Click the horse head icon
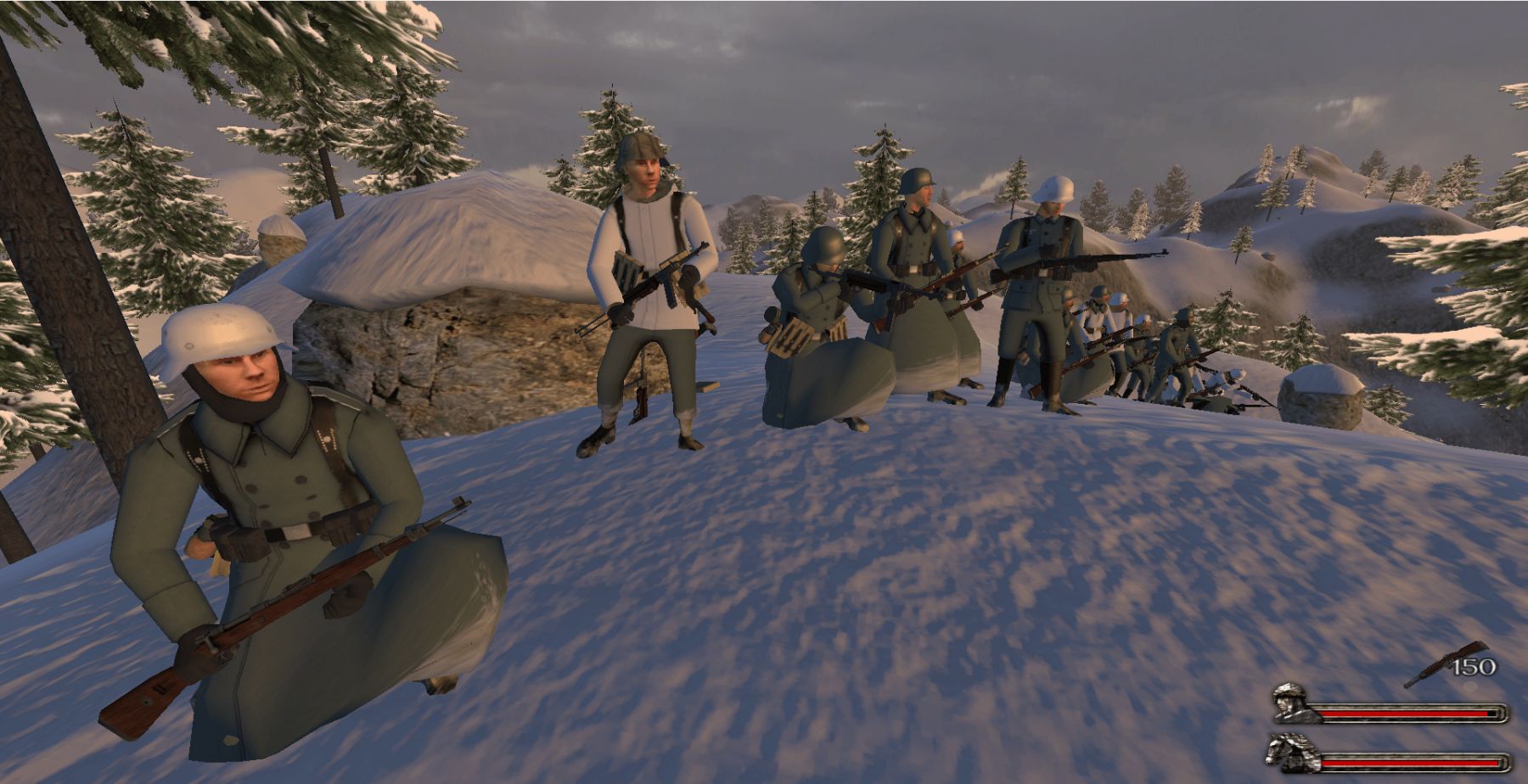1528x784 pixels. point(1290,751)
